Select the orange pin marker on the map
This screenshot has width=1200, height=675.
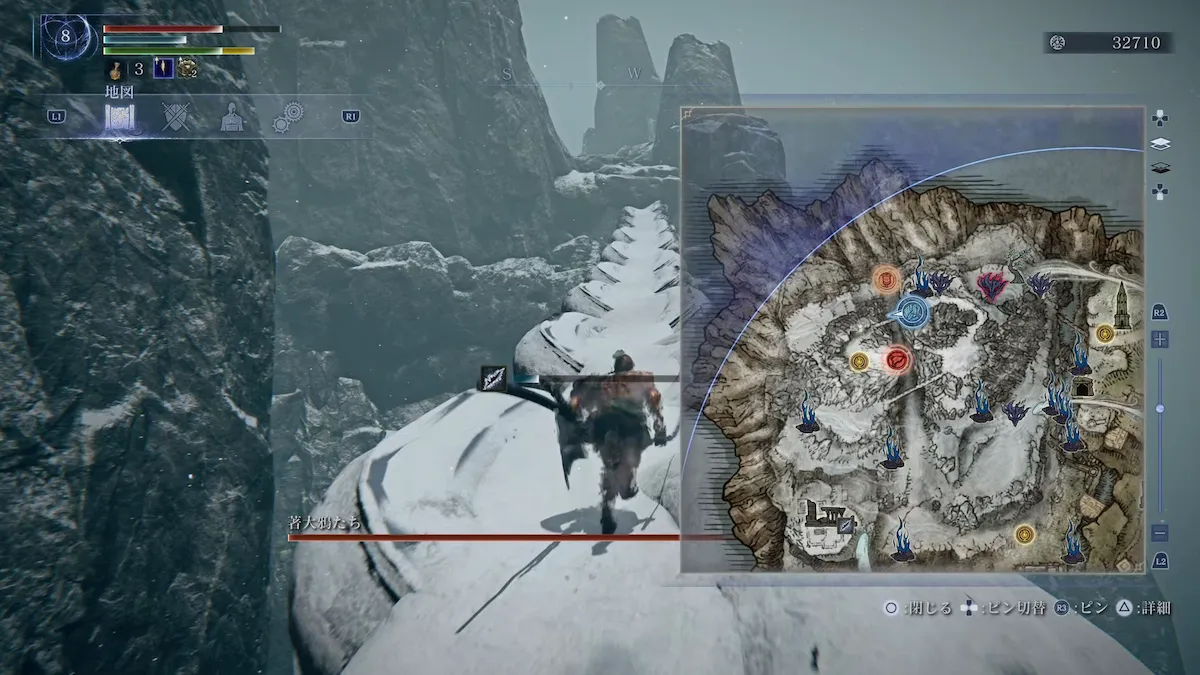[885, 279]
